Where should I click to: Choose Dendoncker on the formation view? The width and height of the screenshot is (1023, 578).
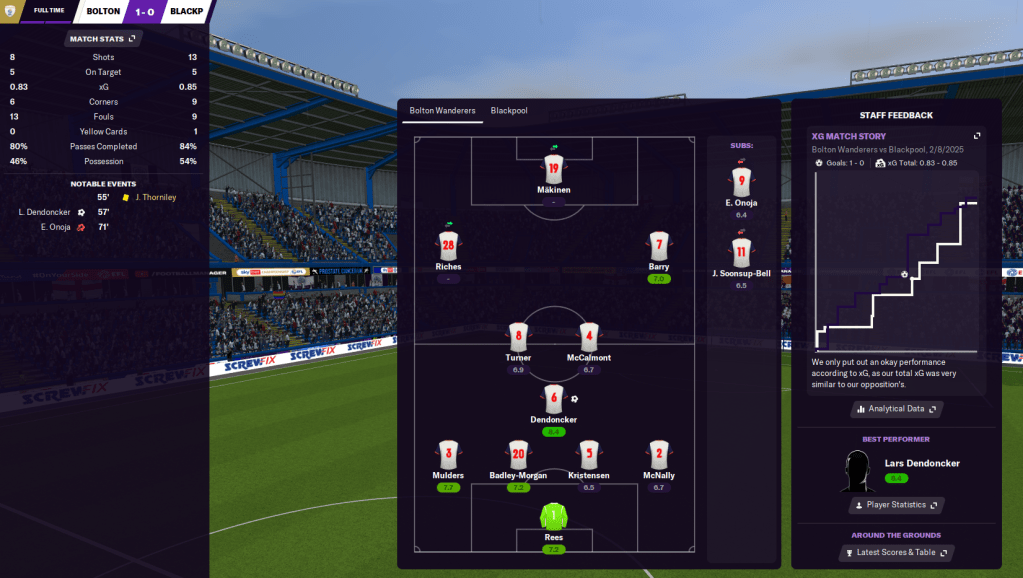[553, 399]
